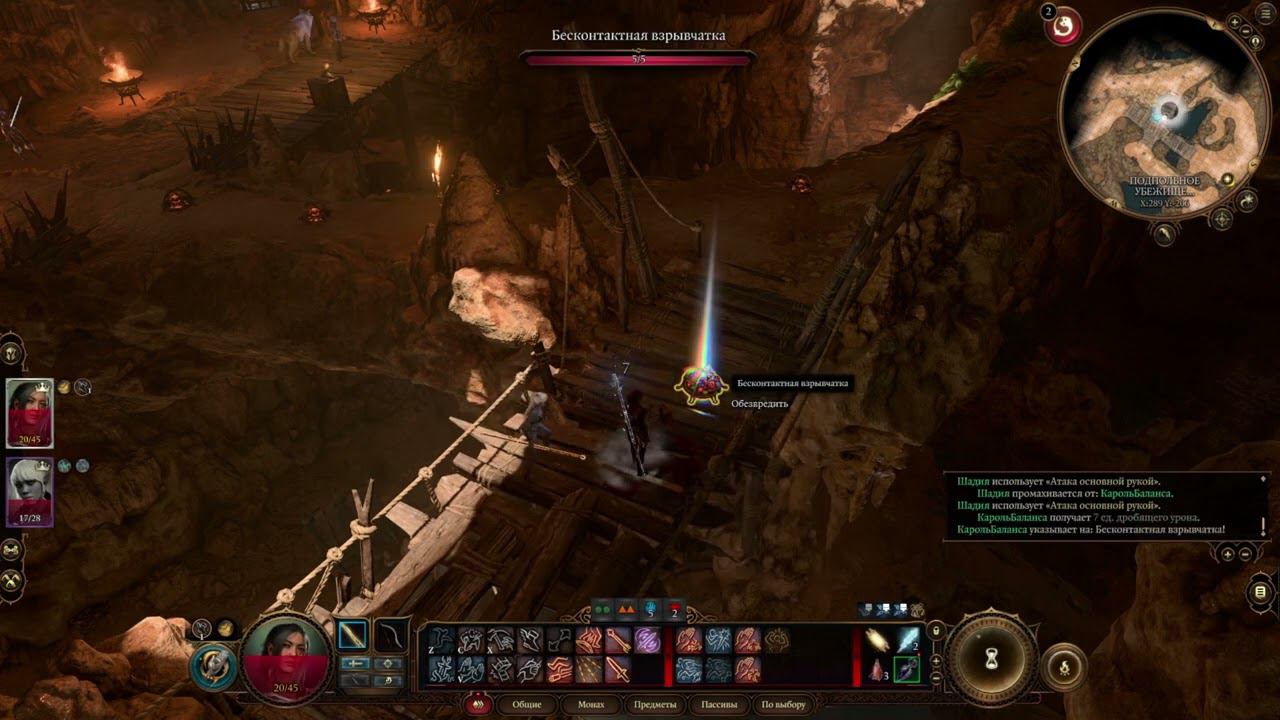
Task: Show the Предметы hotbar tab
Action: pos(655,705)
